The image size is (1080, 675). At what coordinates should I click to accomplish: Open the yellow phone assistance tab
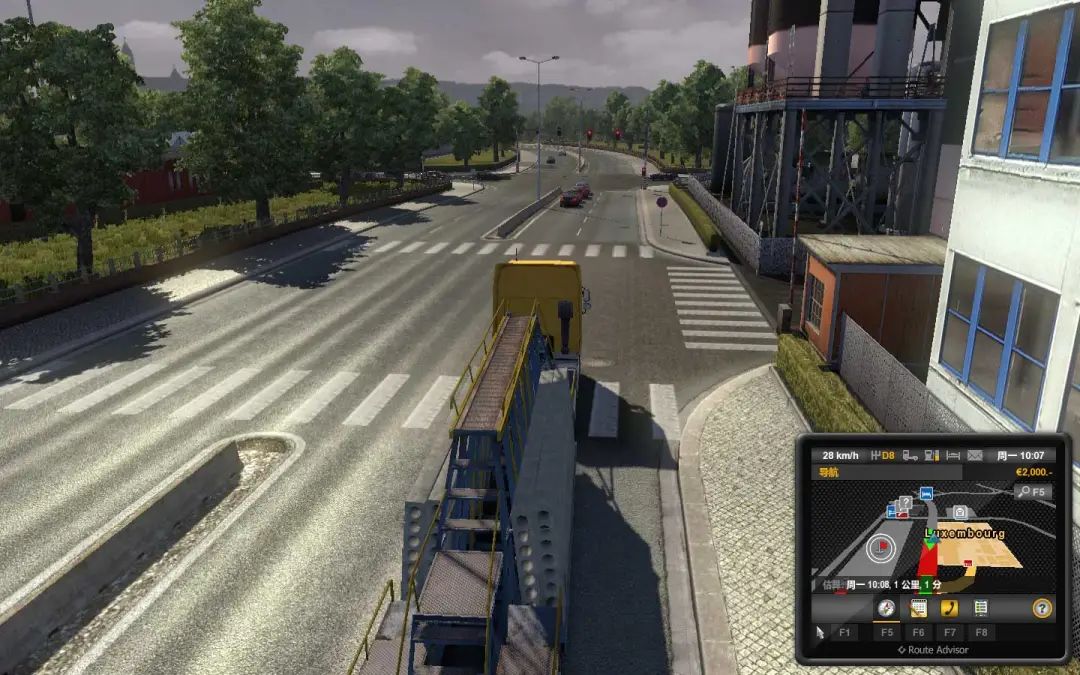coord(949,608)
